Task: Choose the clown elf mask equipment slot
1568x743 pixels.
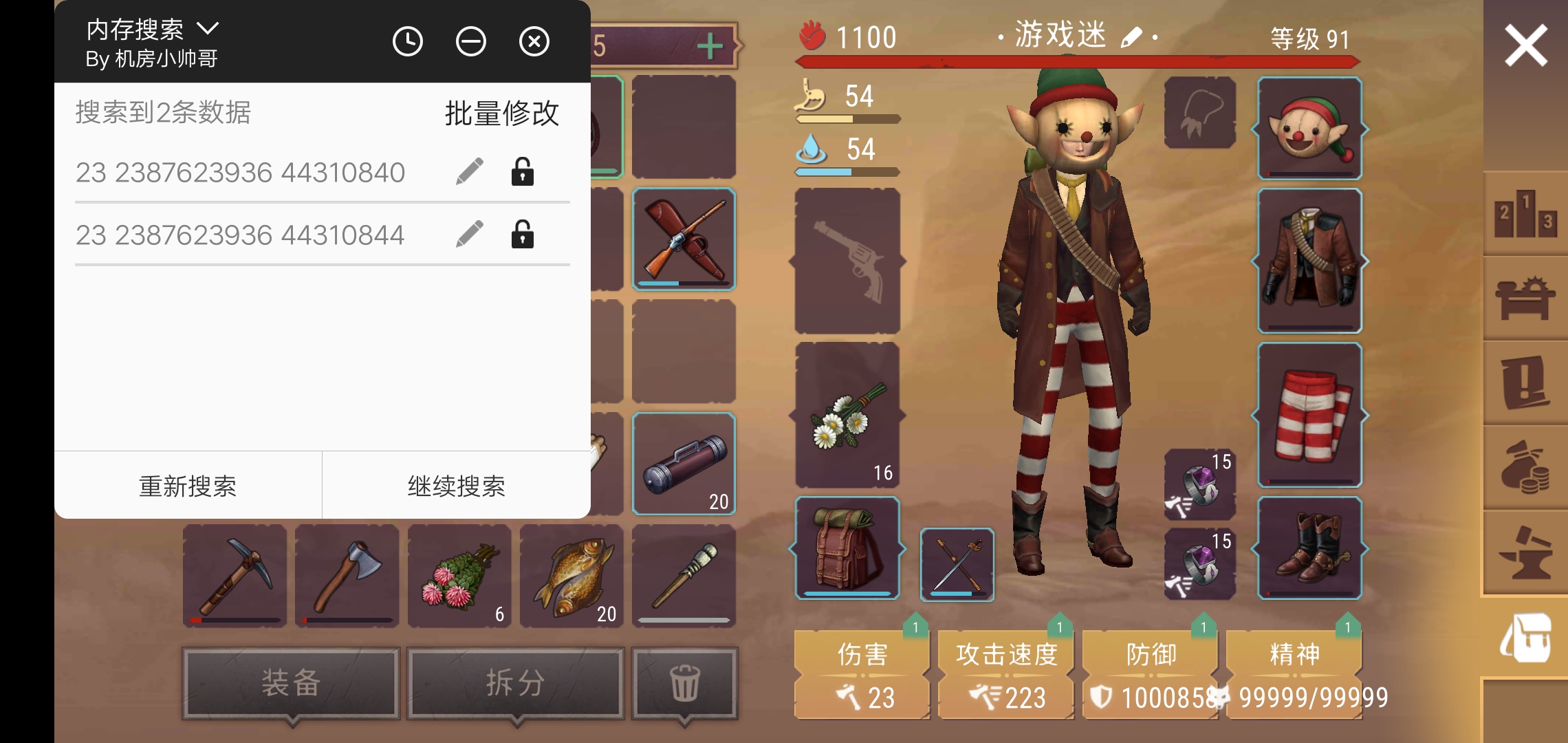Action: (x=1309, y=128)
